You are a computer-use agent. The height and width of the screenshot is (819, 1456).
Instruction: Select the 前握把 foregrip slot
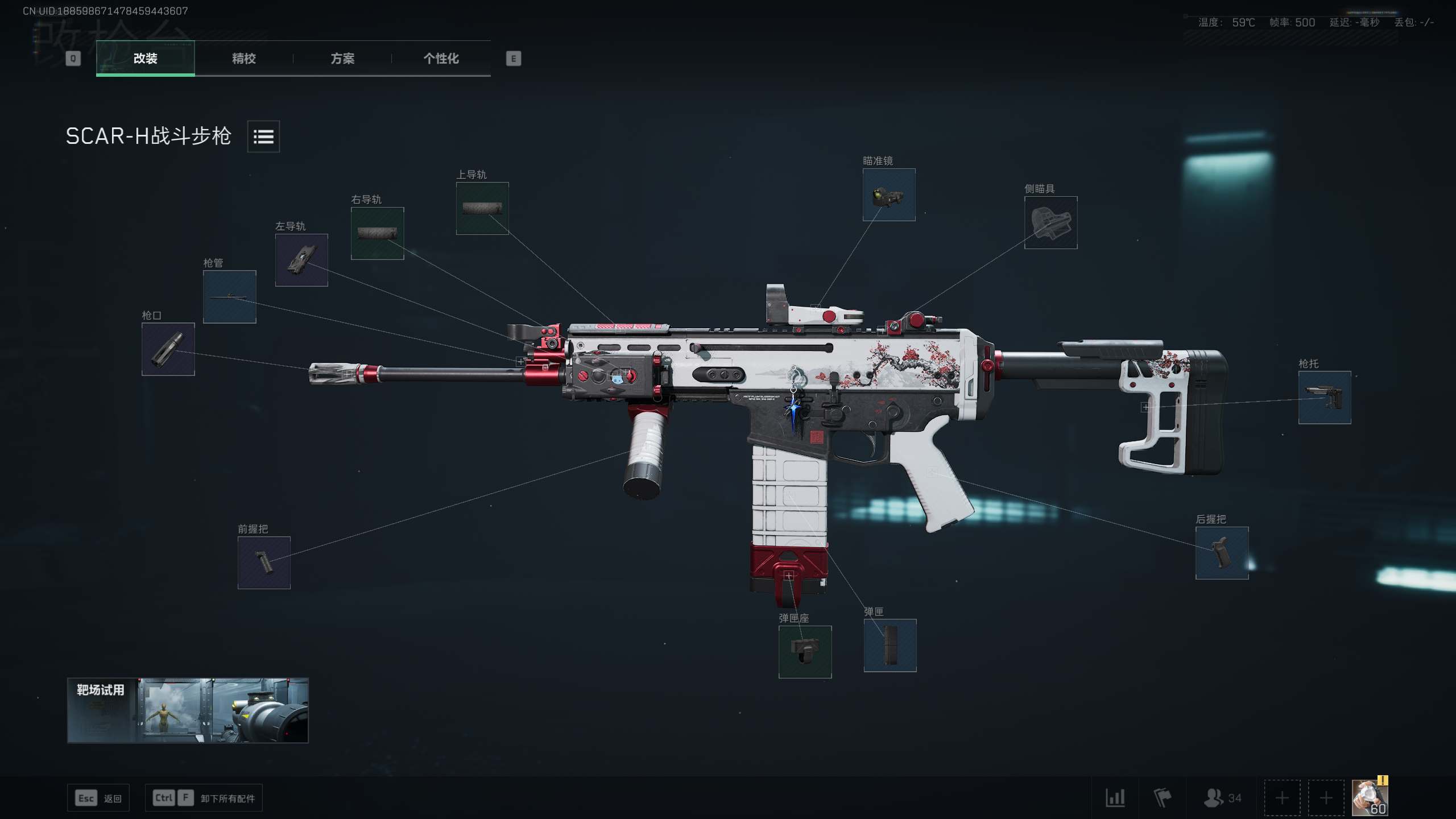tap(264, 562)
